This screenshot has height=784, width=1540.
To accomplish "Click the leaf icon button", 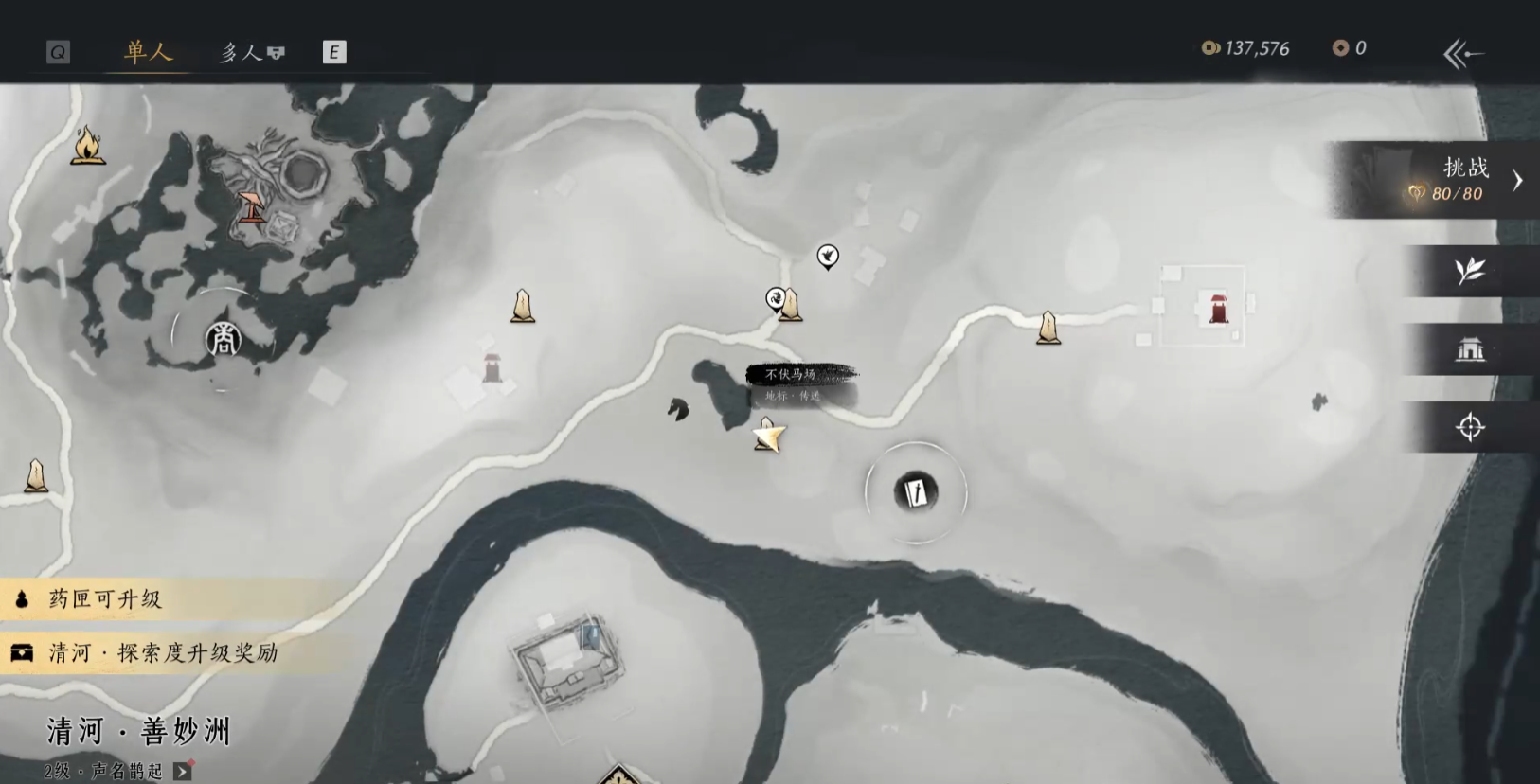I will click(1470, 272).
